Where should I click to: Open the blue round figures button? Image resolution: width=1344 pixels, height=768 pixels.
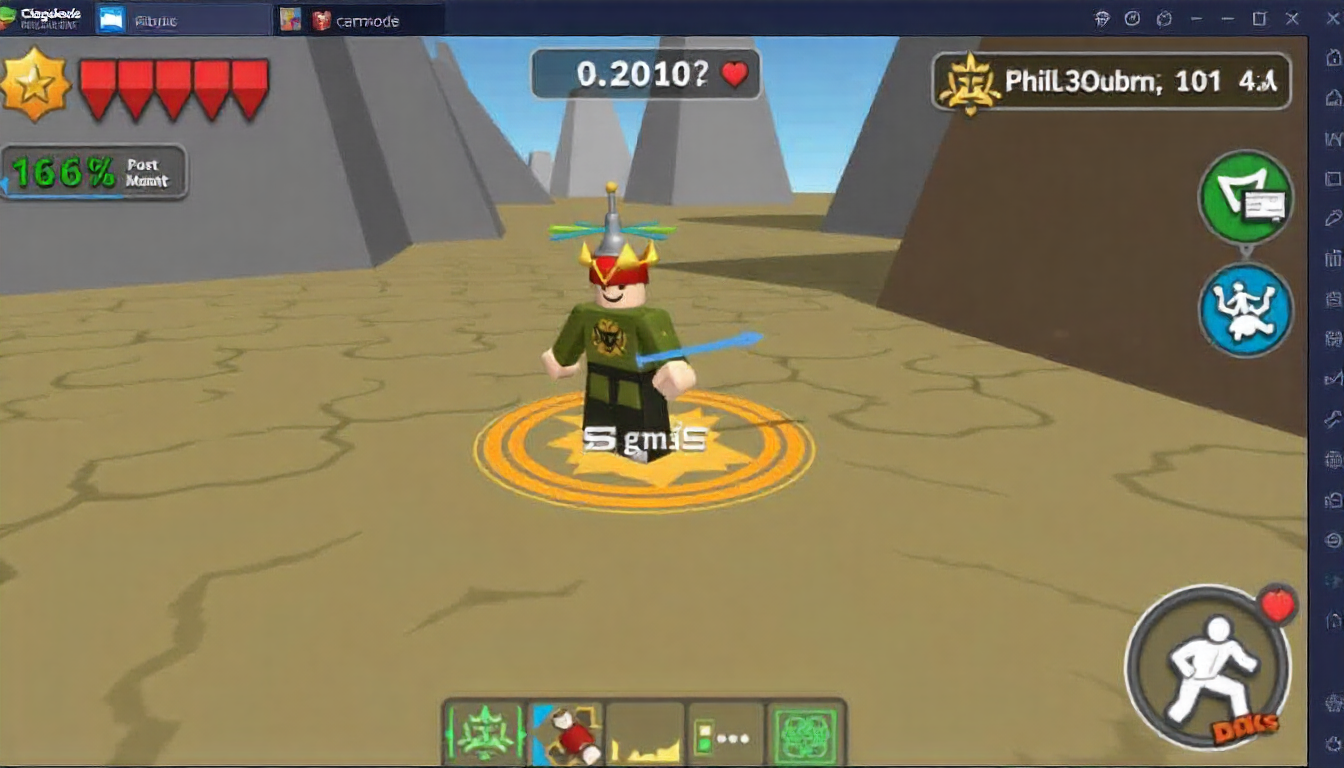point(1245,310)
